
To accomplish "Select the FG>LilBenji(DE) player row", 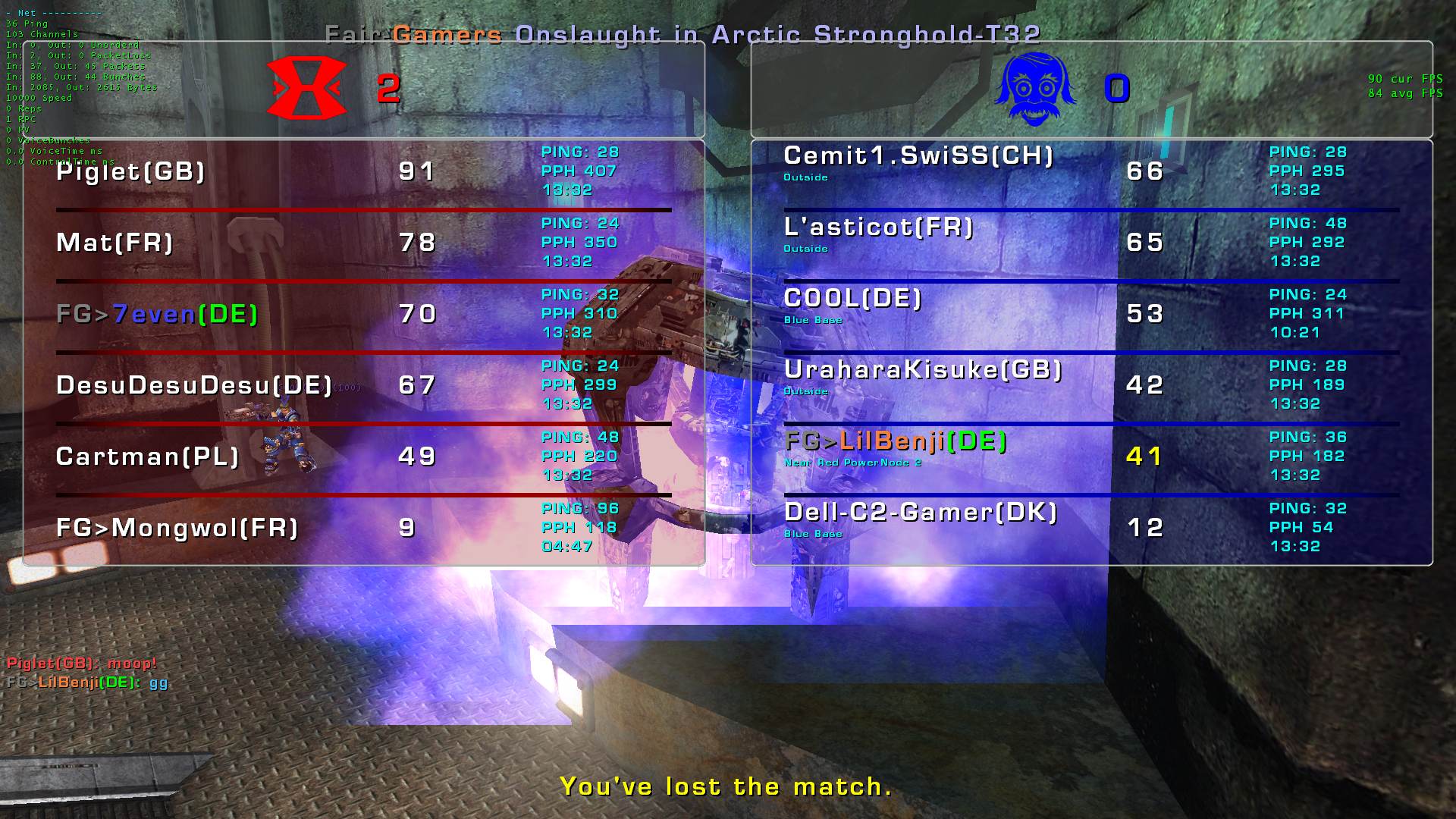I will coord(895,441).
